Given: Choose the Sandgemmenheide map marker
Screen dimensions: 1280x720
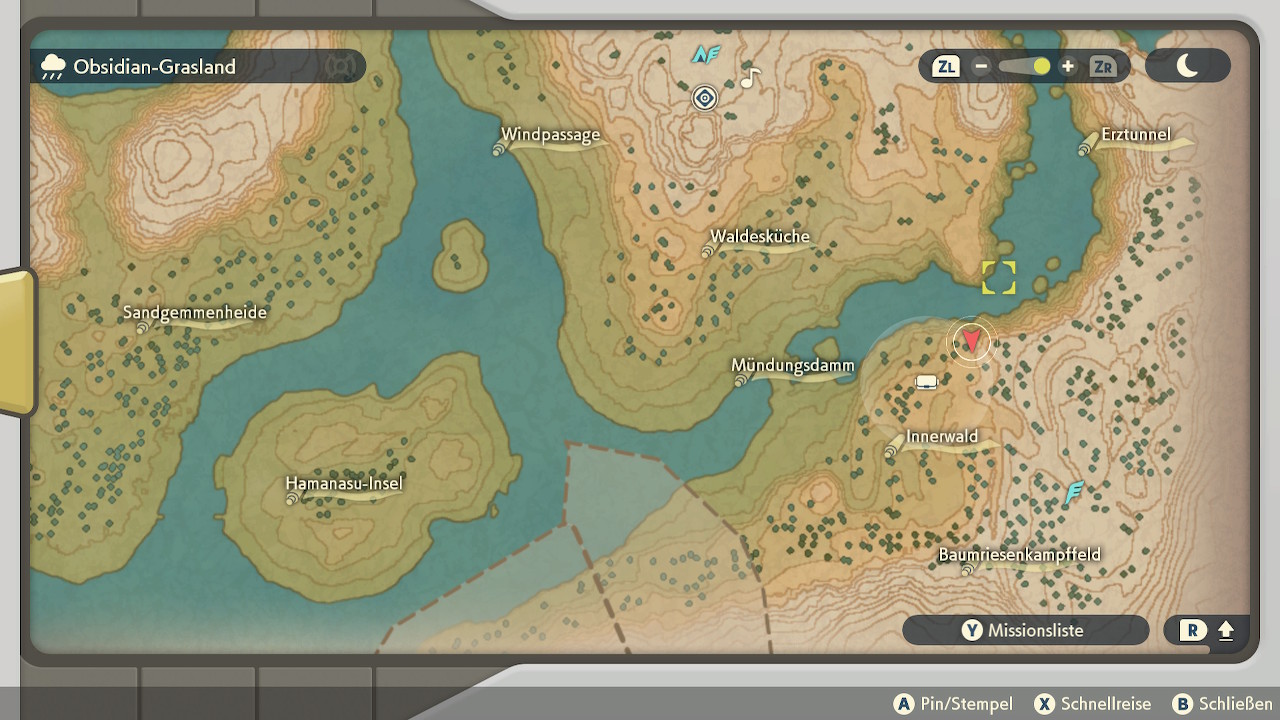Looking at the screenshot, I should pyautogui.click(x=142, y=327).
